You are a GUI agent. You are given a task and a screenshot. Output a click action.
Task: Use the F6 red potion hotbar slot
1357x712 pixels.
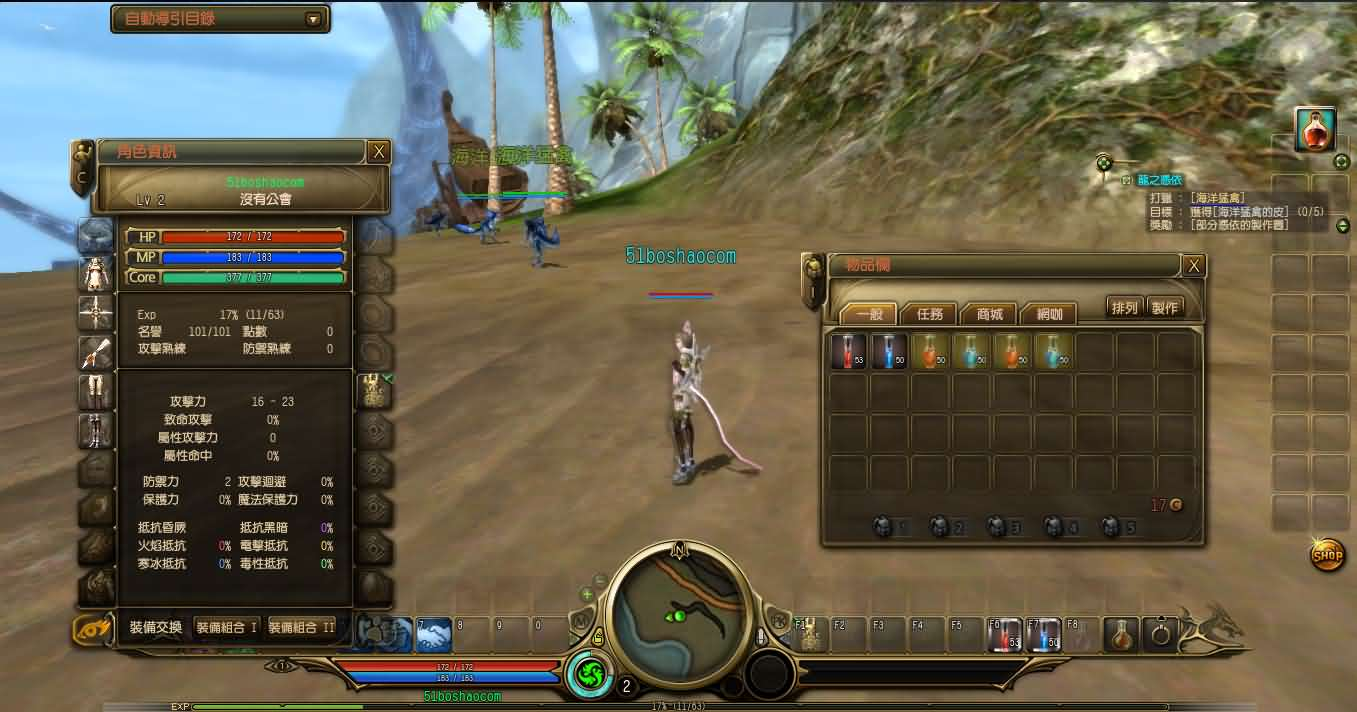(1005, 635)
